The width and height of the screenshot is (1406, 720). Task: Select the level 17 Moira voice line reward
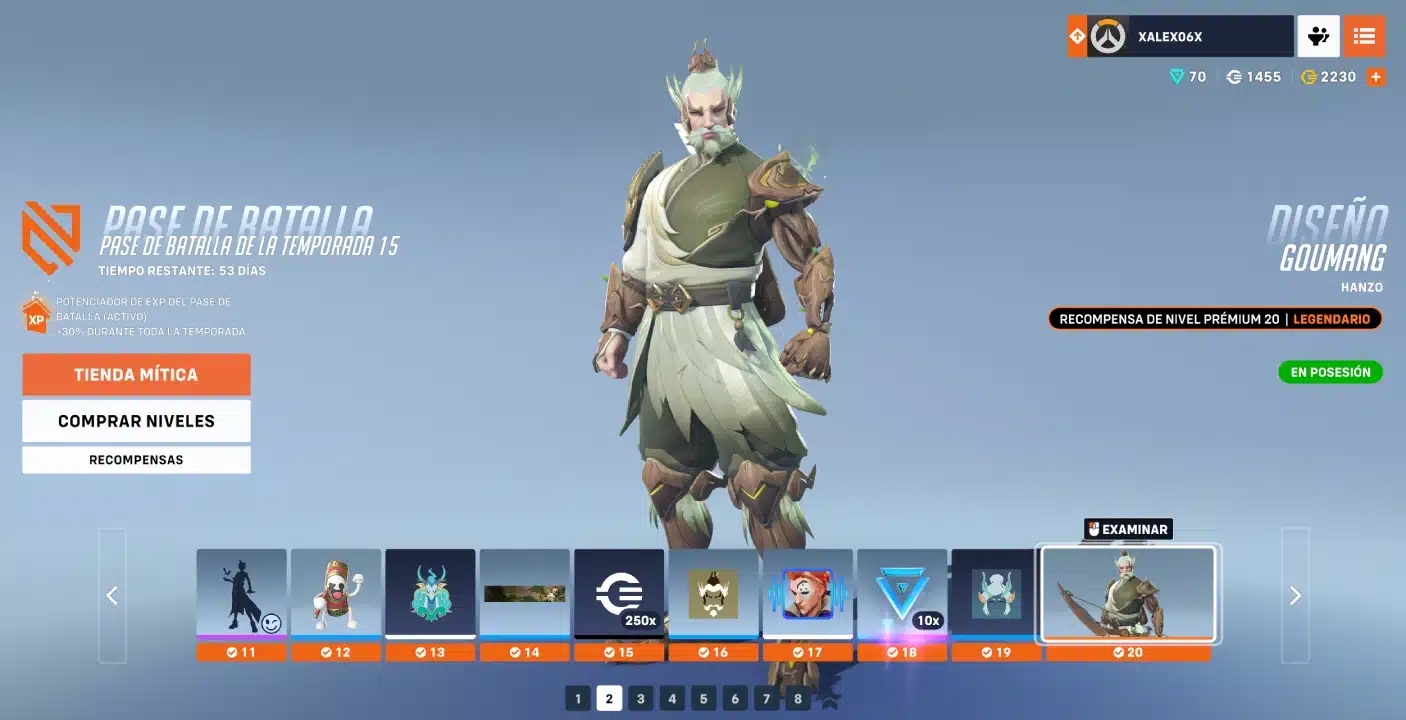[808, 594]
